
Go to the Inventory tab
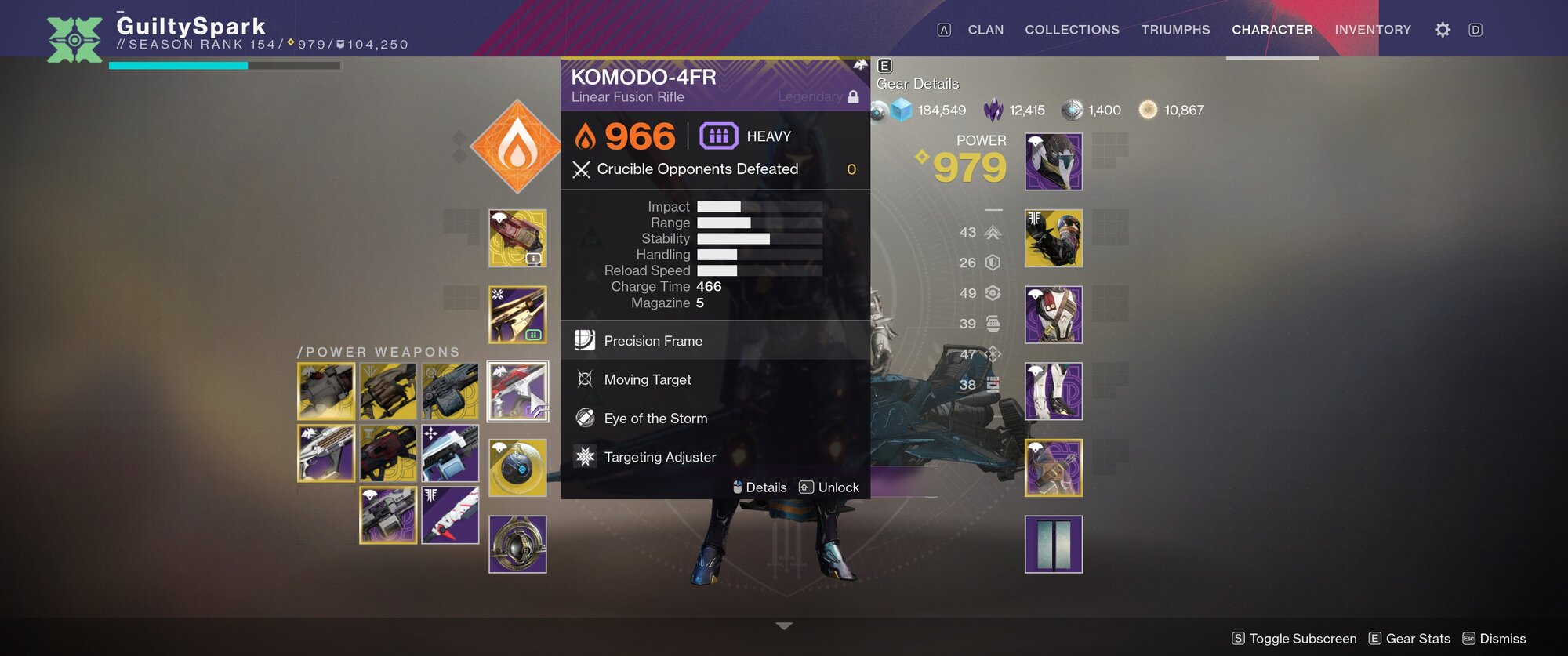[1373, 30]
